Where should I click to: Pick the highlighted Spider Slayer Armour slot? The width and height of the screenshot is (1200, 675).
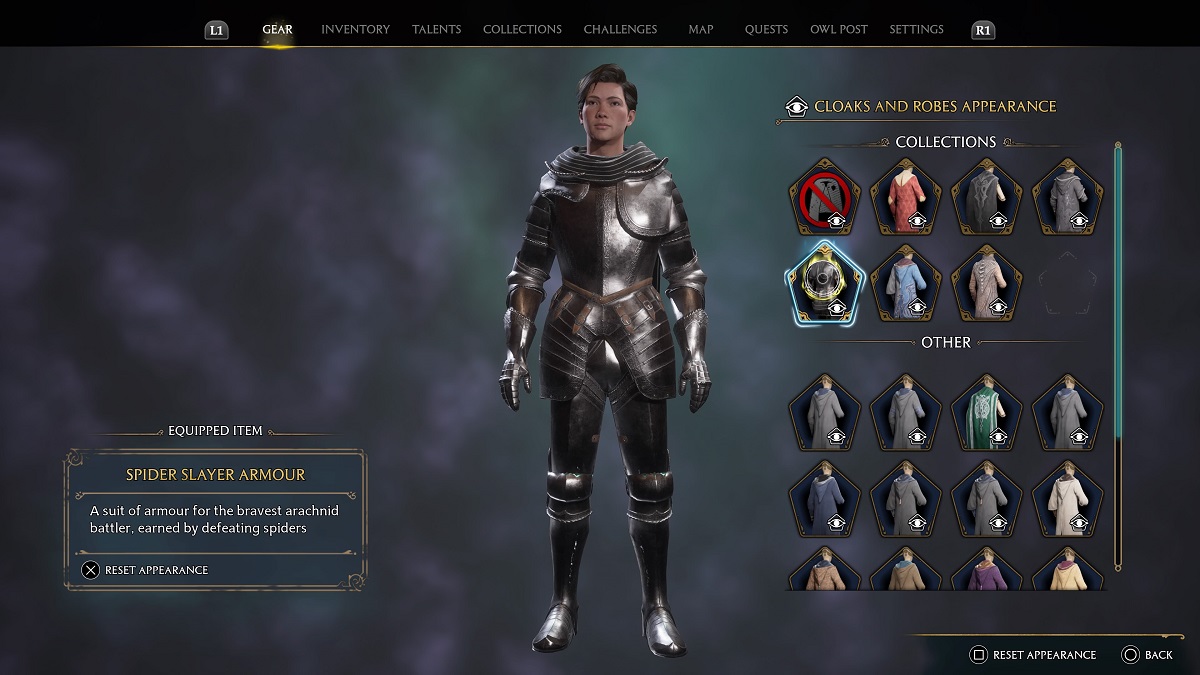coord(824,283)
